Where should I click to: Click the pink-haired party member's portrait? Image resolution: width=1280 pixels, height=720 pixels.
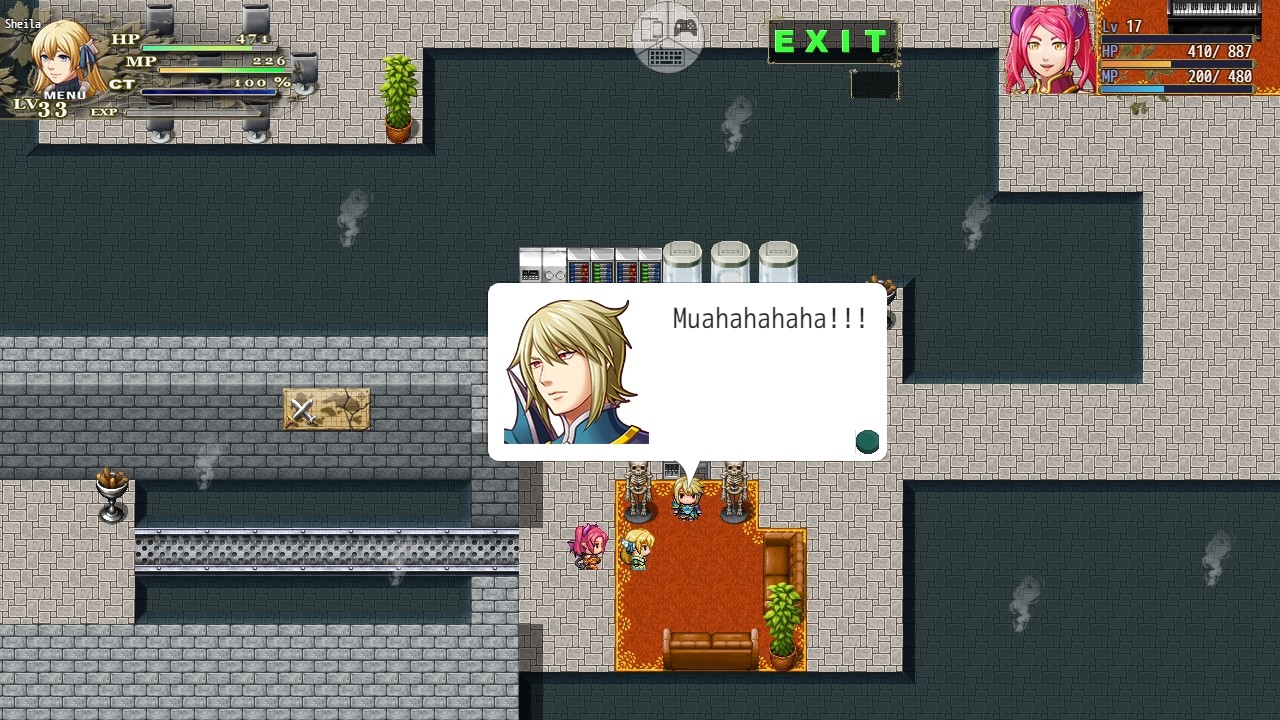[x=1047, y=48]
